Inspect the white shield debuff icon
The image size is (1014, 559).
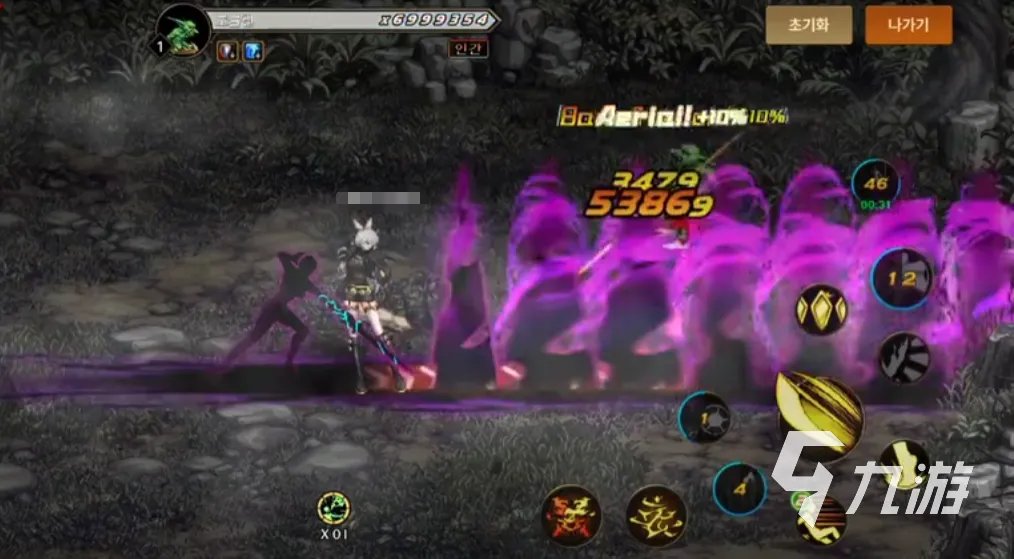[226, 51]
